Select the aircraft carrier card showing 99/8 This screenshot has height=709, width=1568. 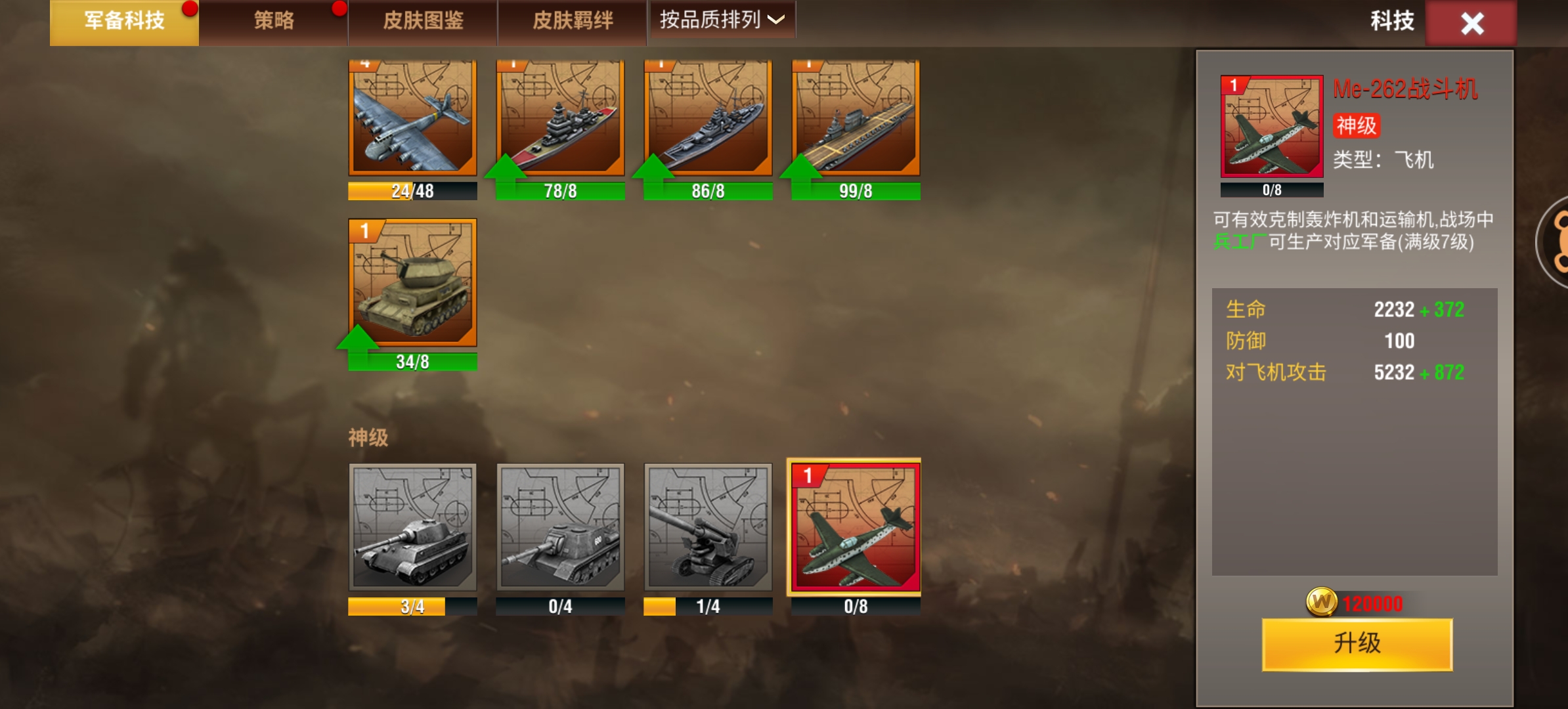pos(856,118)
